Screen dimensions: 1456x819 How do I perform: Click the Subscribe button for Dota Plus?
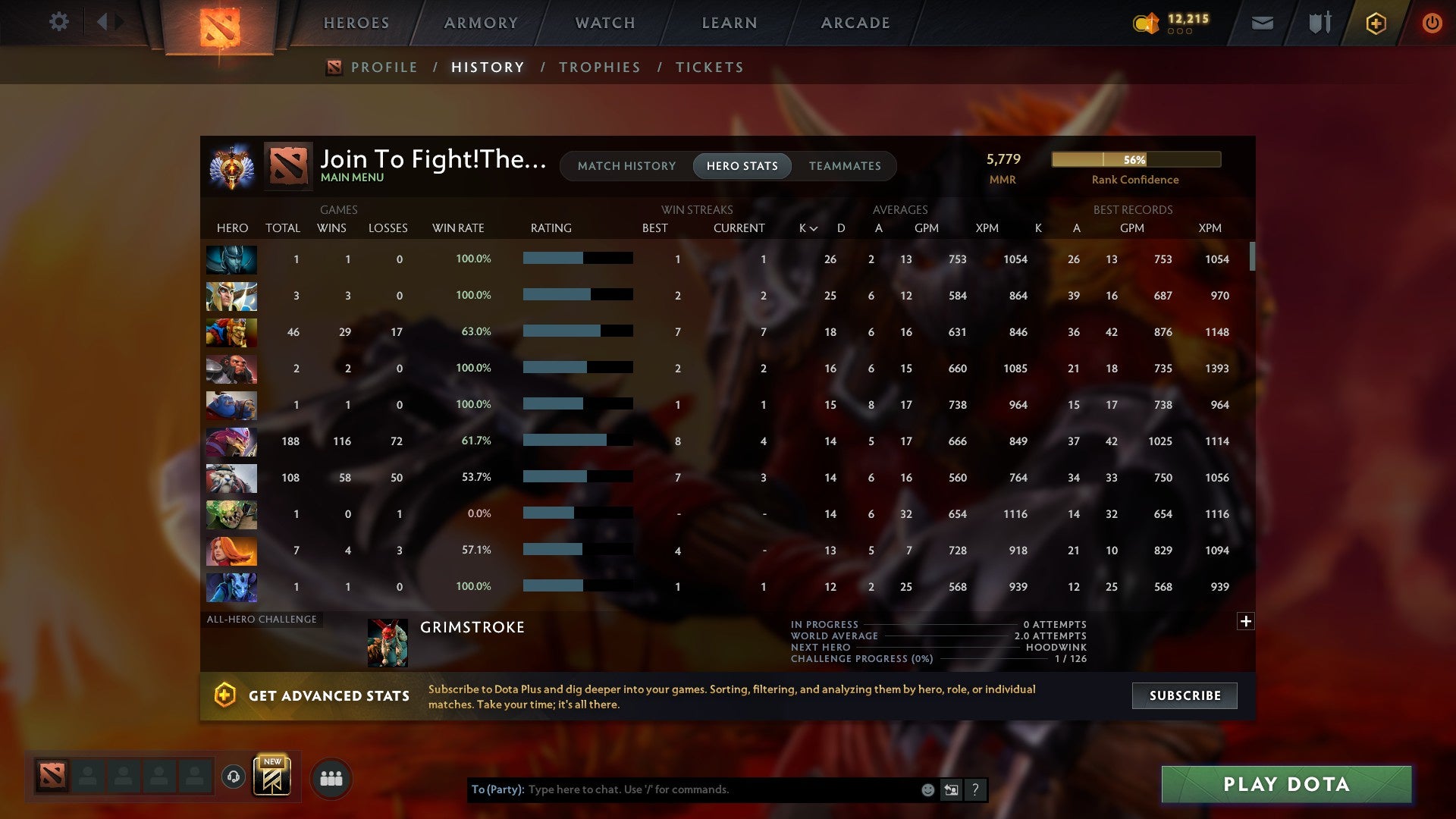coord(1184,695)
